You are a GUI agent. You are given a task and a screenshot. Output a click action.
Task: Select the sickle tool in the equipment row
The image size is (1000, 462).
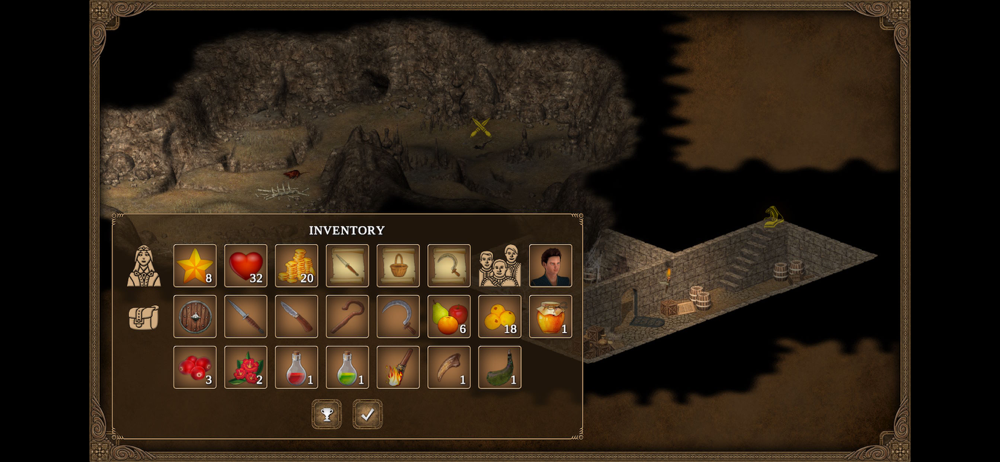click(x=398, y=316)
